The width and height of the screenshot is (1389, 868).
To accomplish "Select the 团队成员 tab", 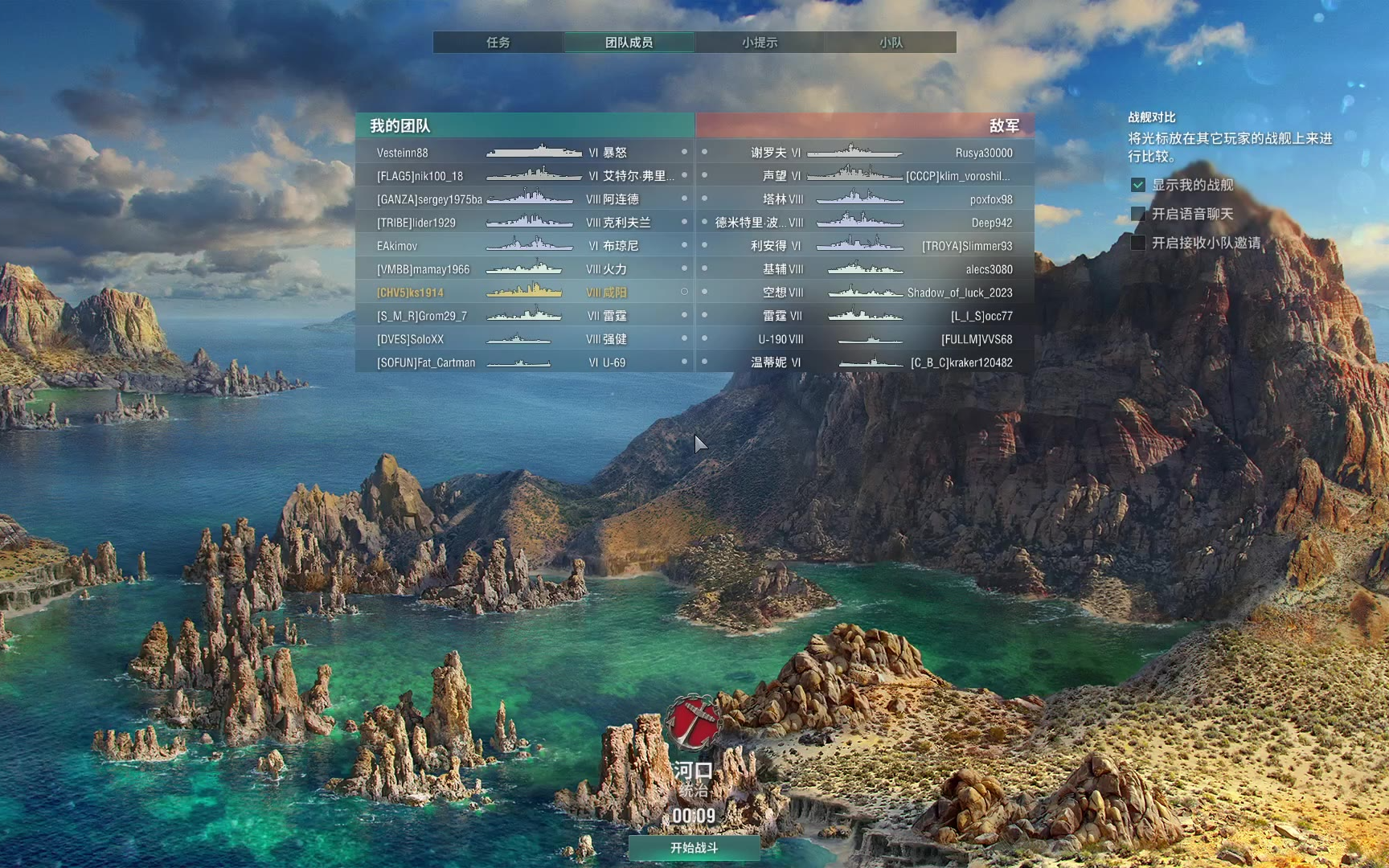I will [x=629, y=43].
